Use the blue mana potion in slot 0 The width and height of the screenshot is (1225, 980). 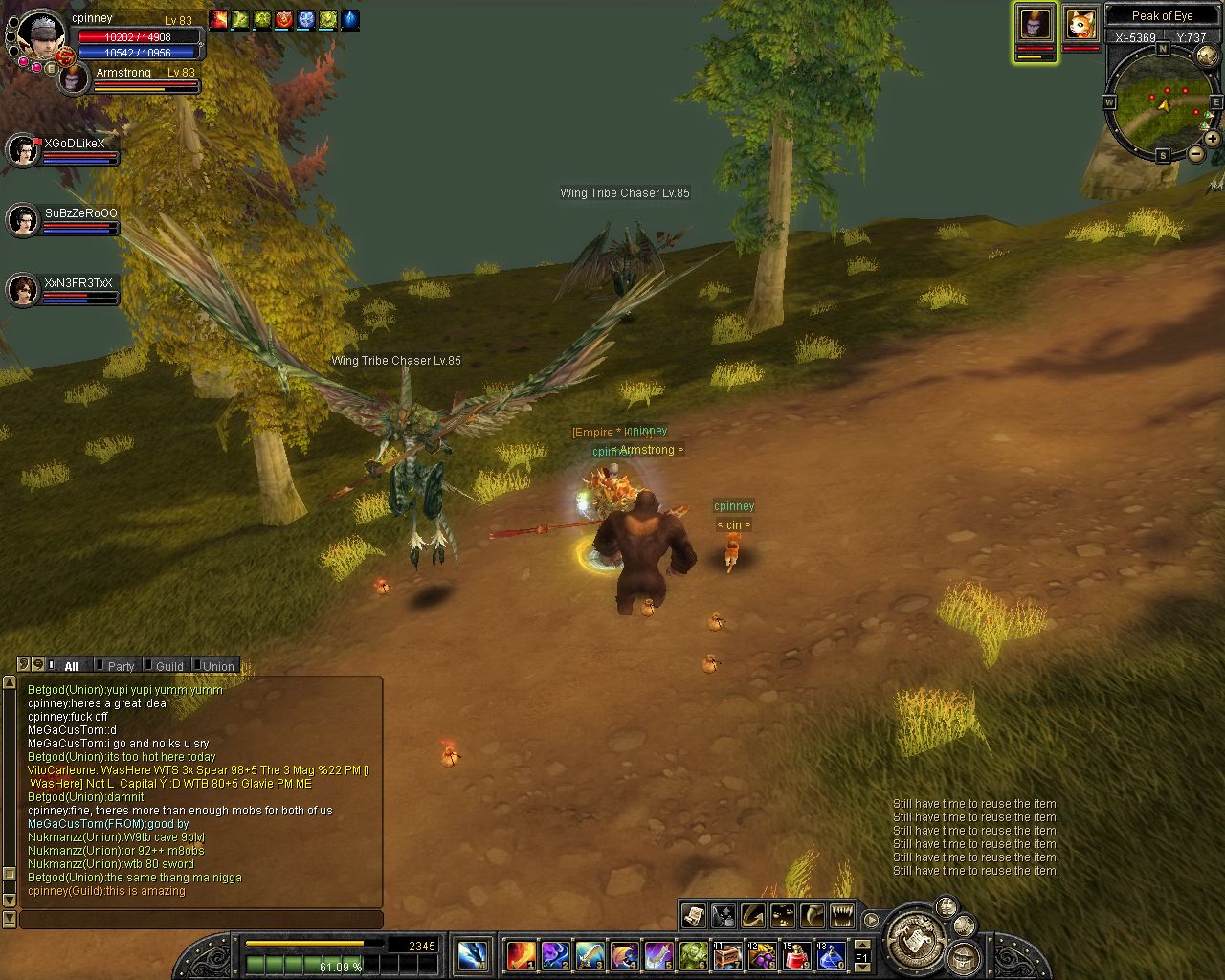pyautogui.click(x=830, y=954)
